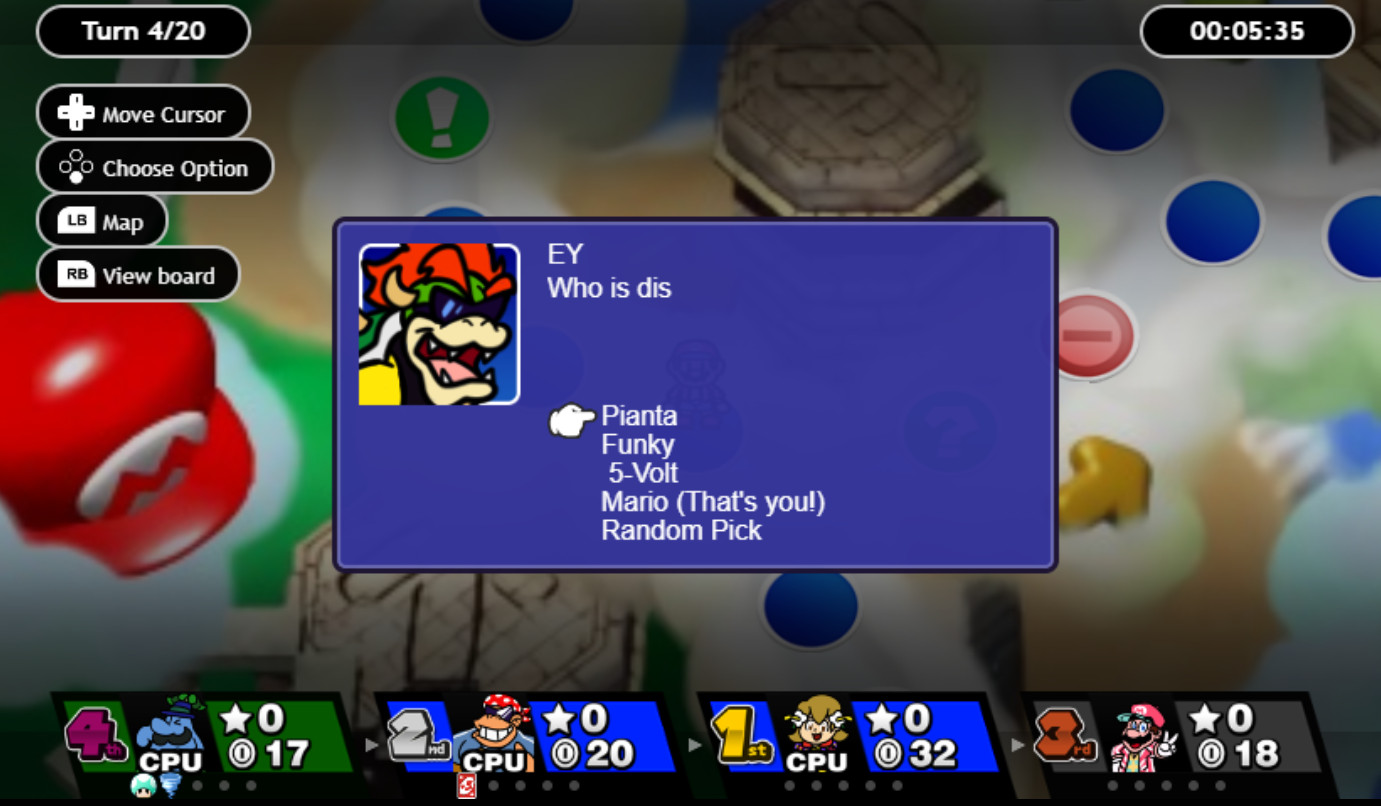The width and height of the screenshot is (1381, 806).
Task: Open the Map with the LB option
Action: click(x=101, y=220)
